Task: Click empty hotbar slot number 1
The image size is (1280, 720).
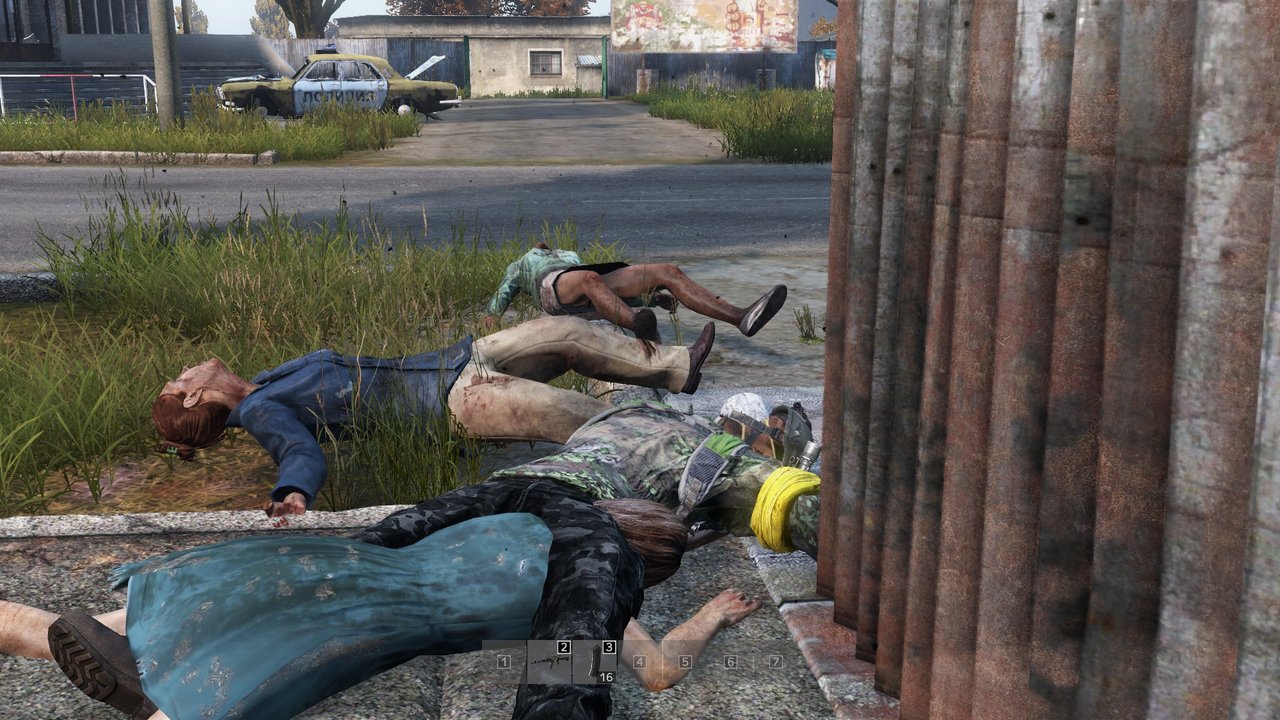Action: pyautogui.click(x=504, y=662)
